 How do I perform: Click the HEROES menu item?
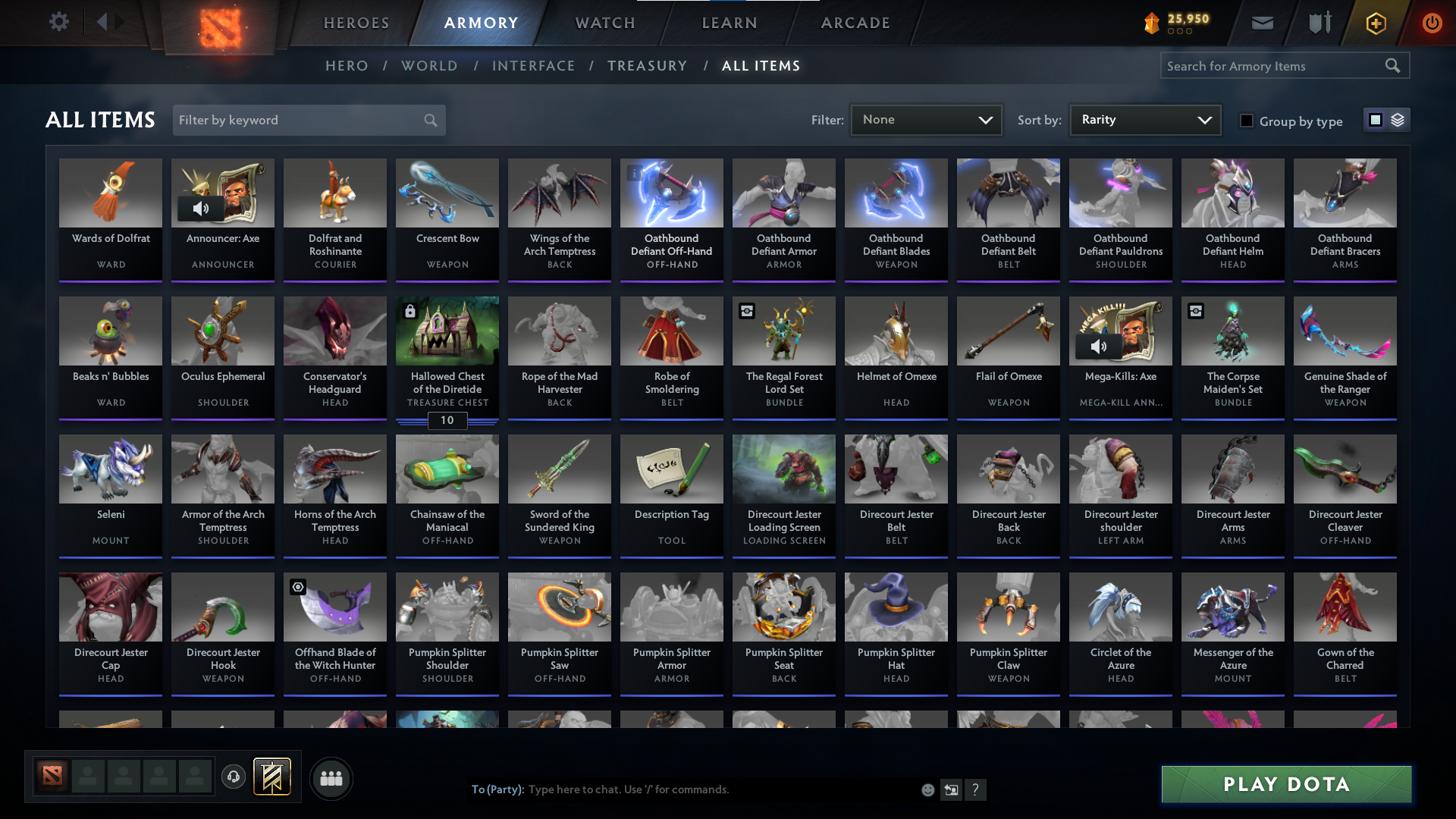(356, 23)
